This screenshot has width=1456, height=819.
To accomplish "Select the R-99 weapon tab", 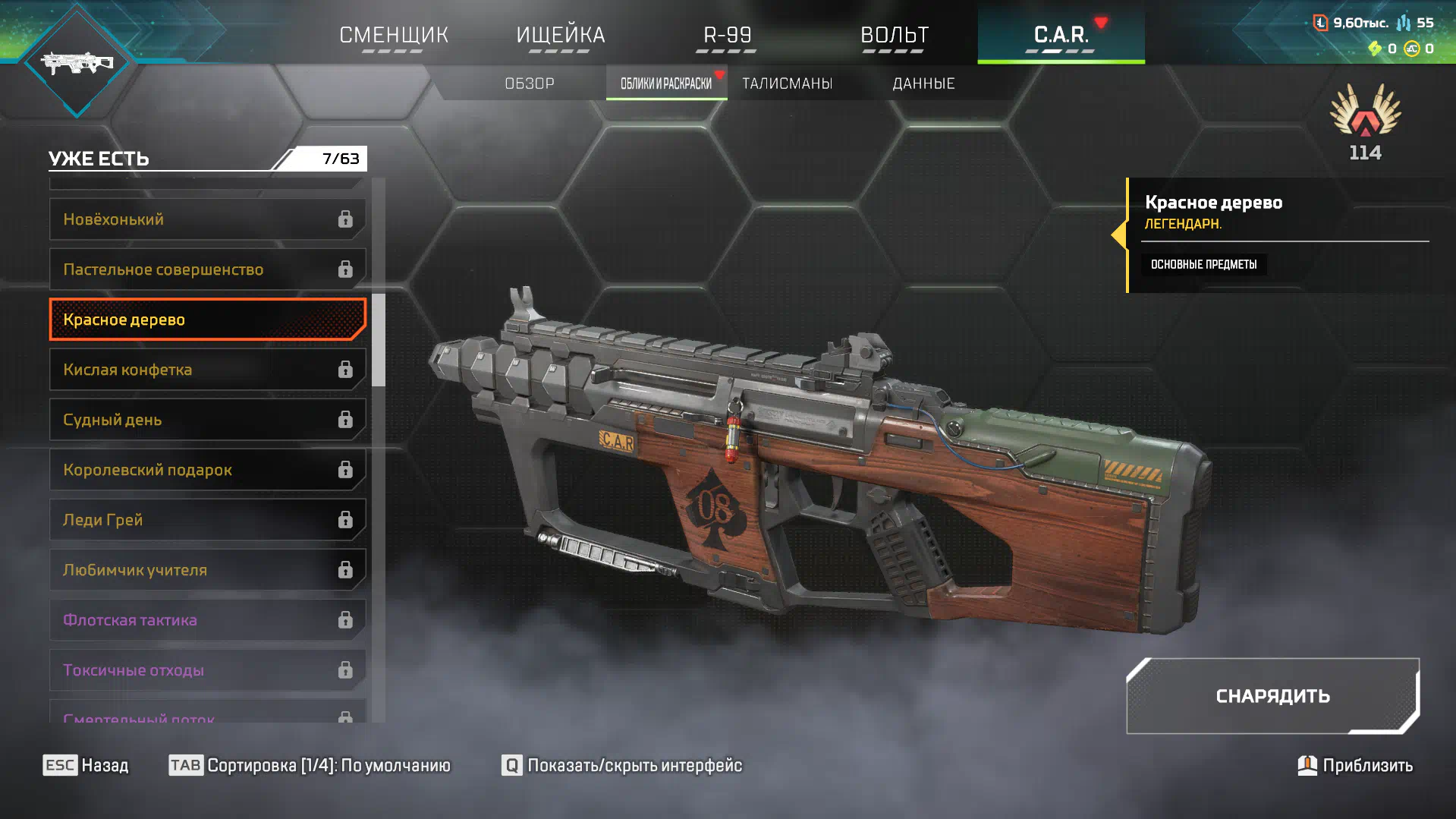I will (x=727, y=35).
